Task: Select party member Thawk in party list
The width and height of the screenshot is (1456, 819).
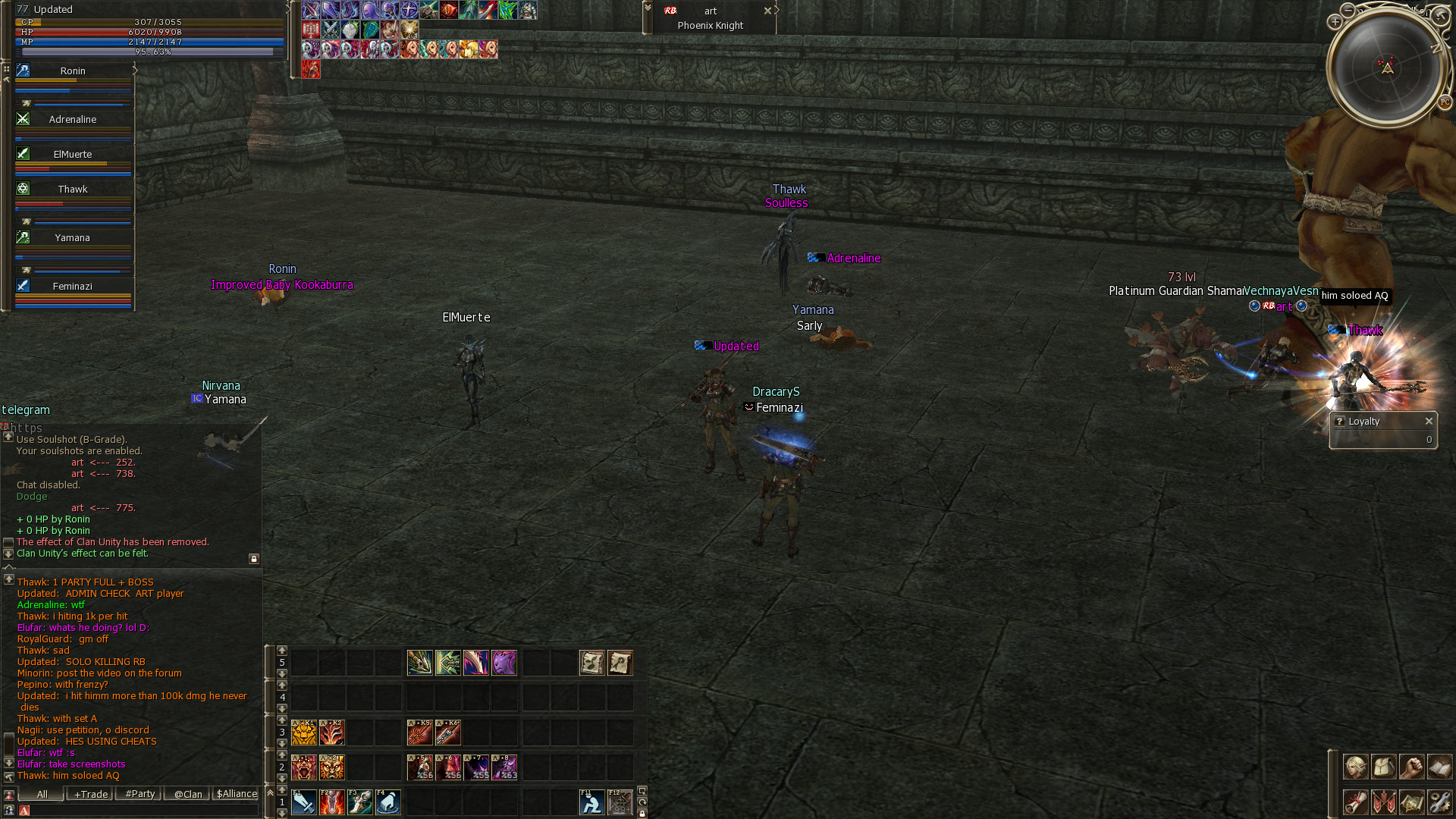Action: coord(73,189)
